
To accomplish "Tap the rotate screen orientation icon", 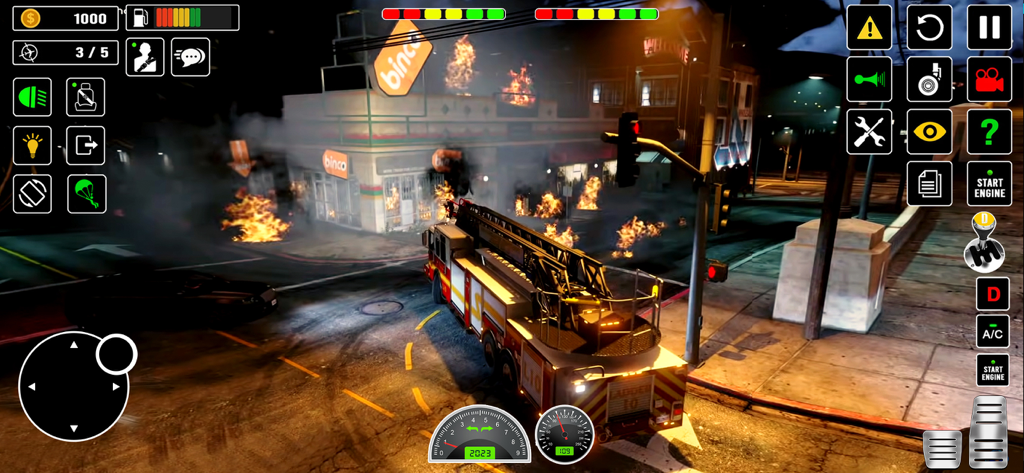I will 32,194.
